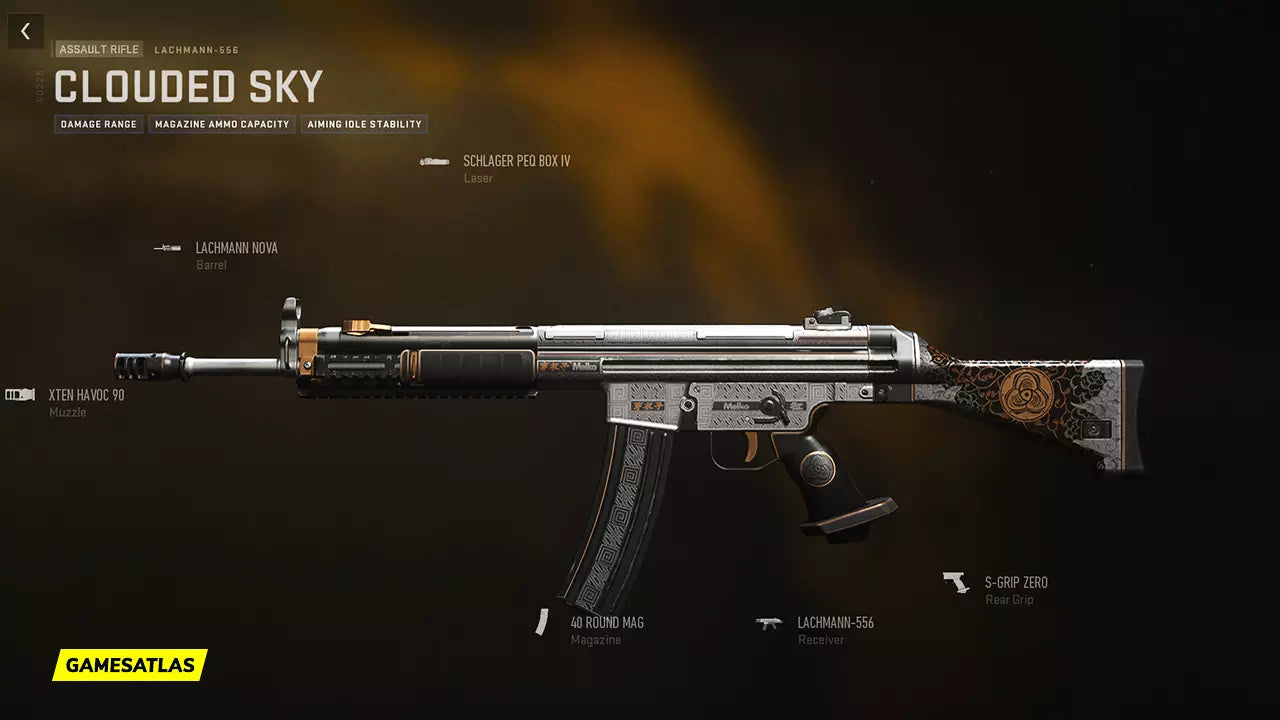
Task: Select the Magazine Ammo Capacity tag
Action: point(222,125)
